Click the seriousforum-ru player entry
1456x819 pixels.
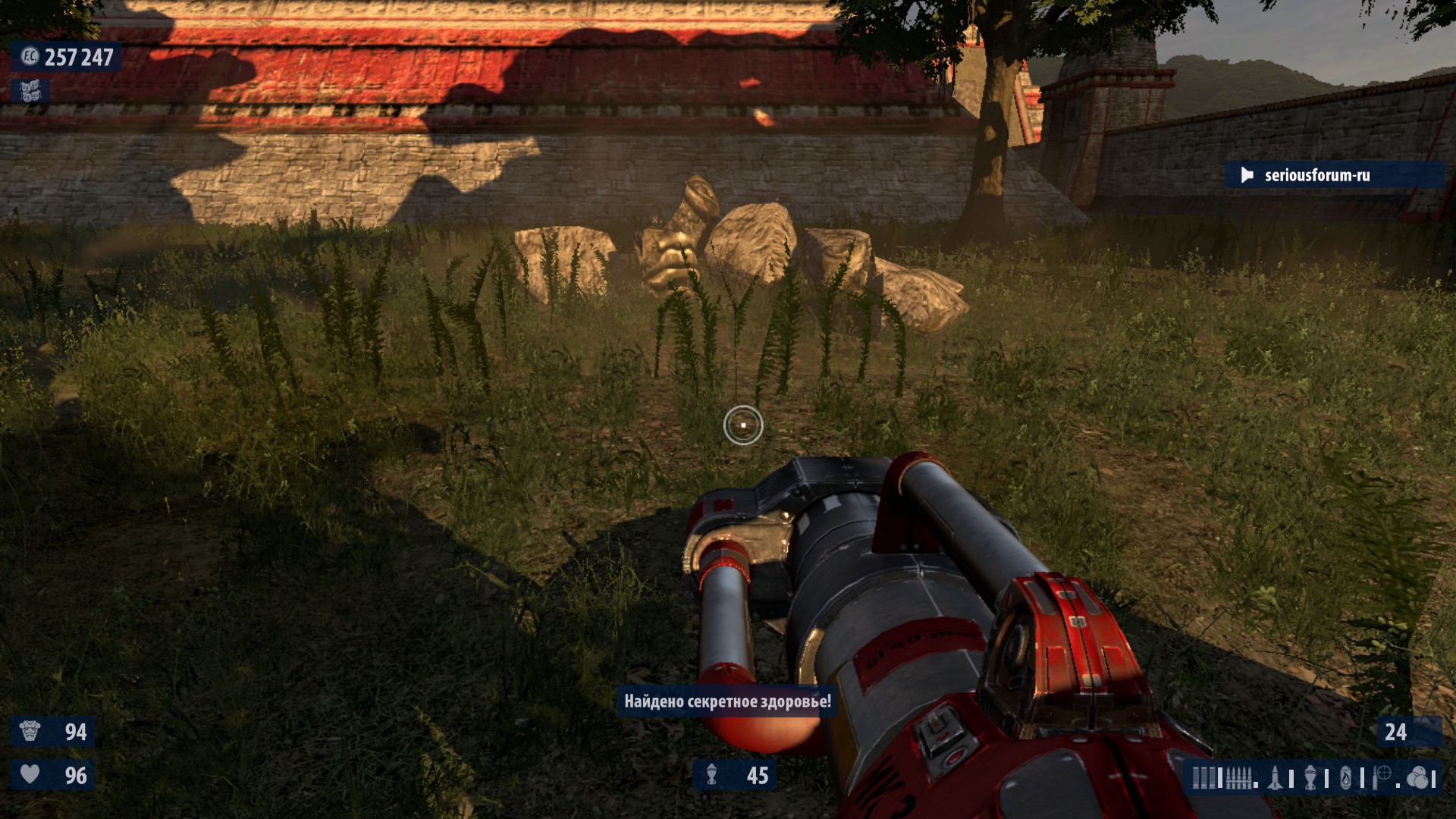(x=1316, y=175)
